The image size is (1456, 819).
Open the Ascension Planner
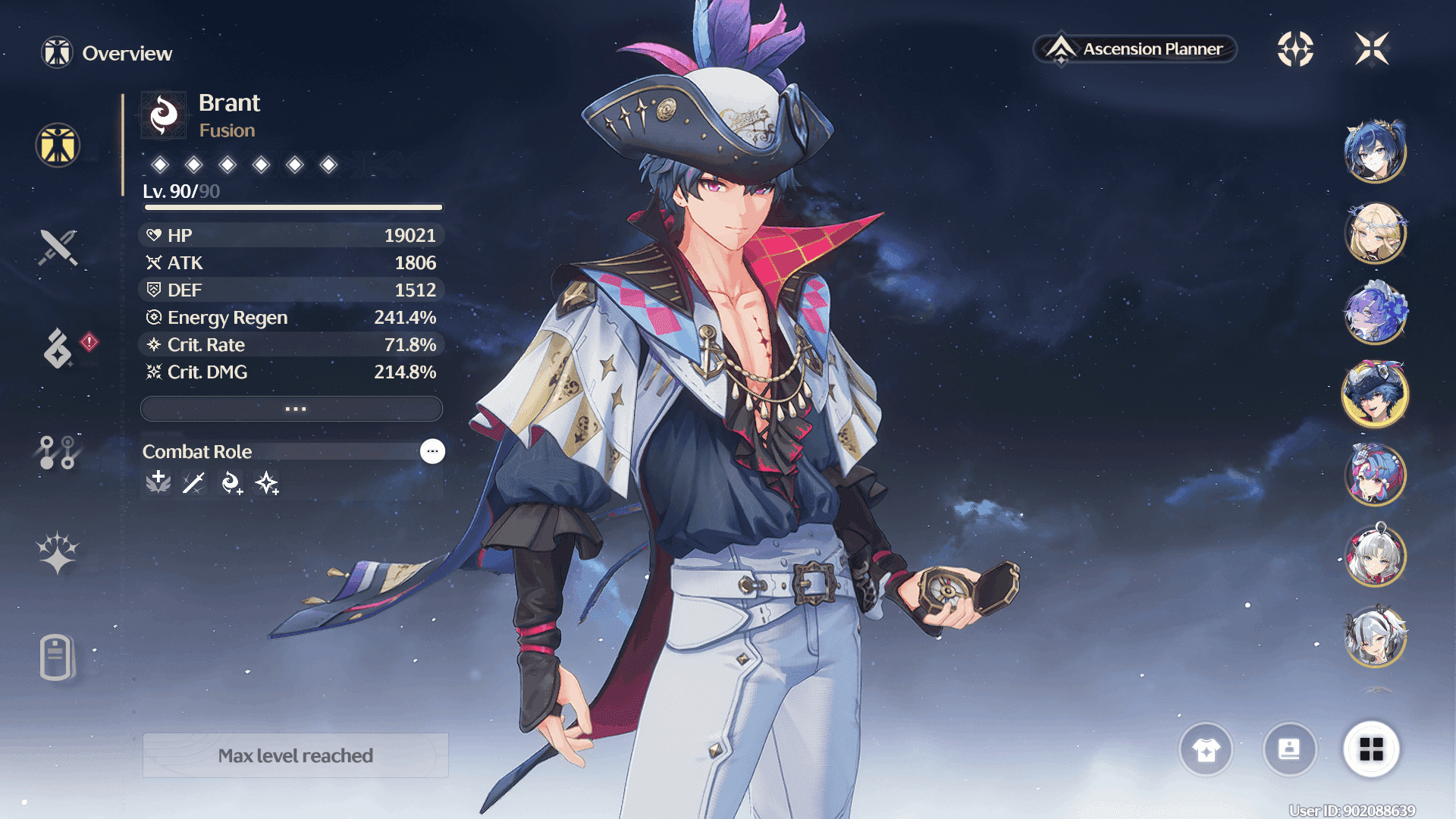pos(1135,49)
